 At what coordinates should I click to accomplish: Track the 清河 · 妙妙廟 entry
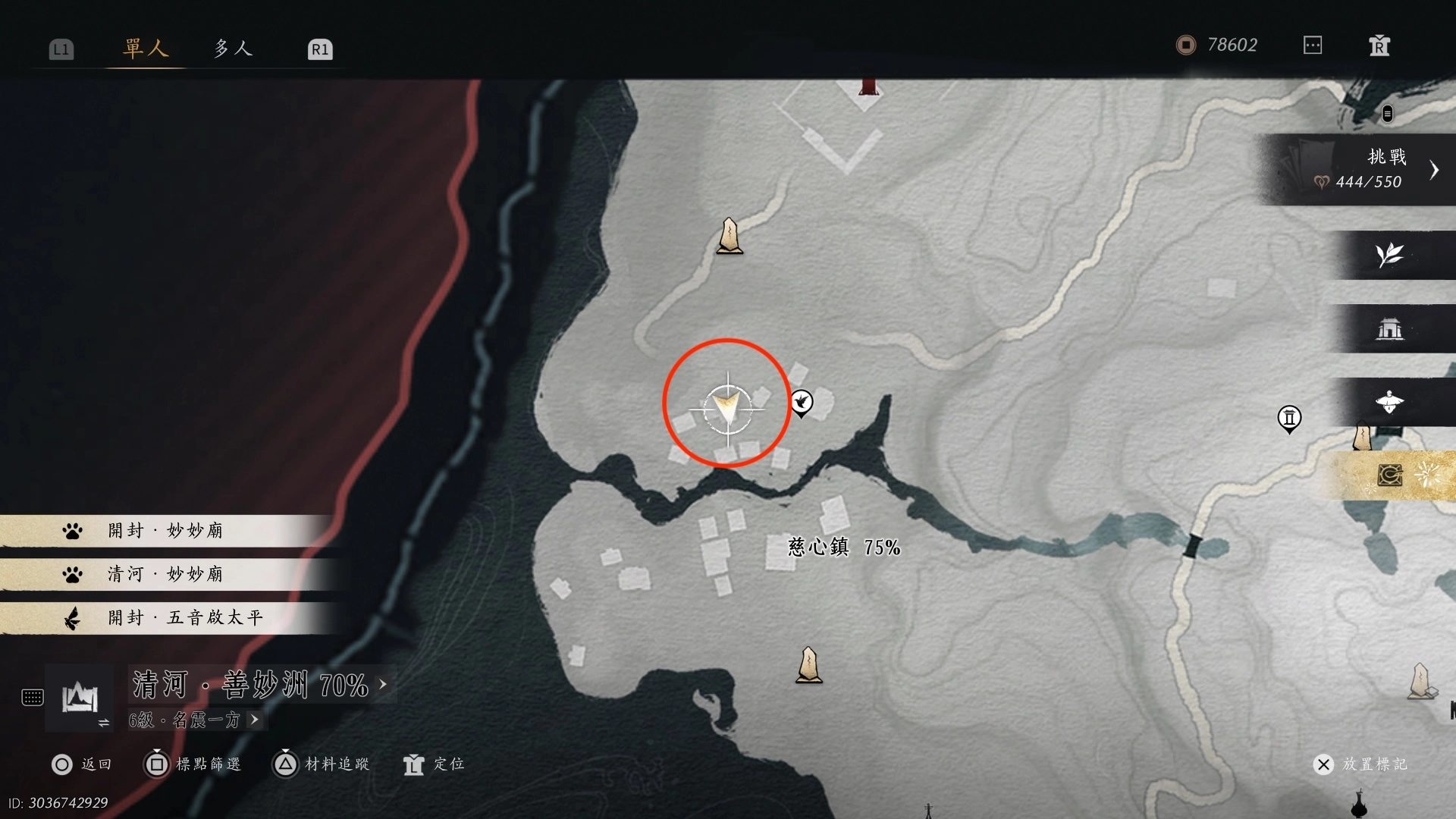coord(165,574)
